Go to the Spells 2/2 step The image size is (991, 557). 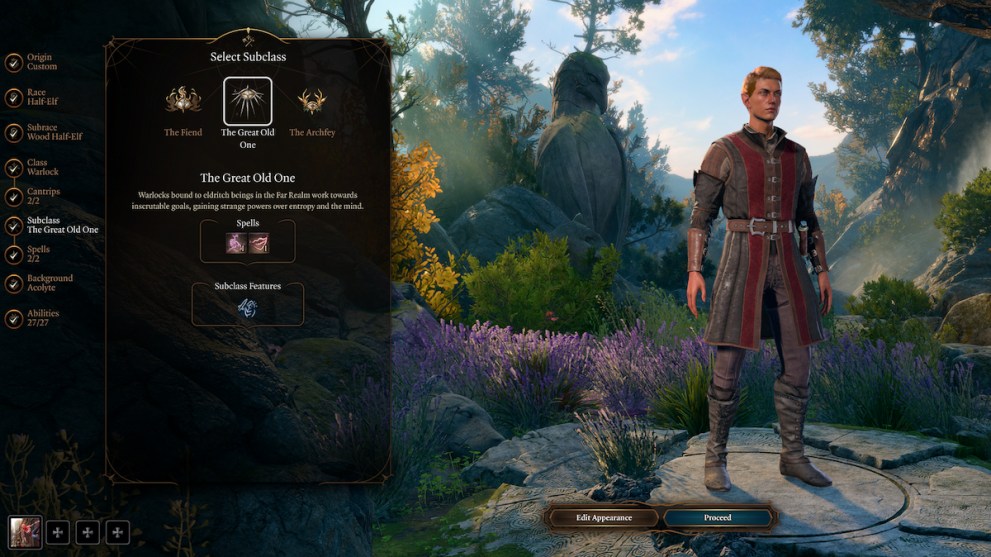coord(37,254)
